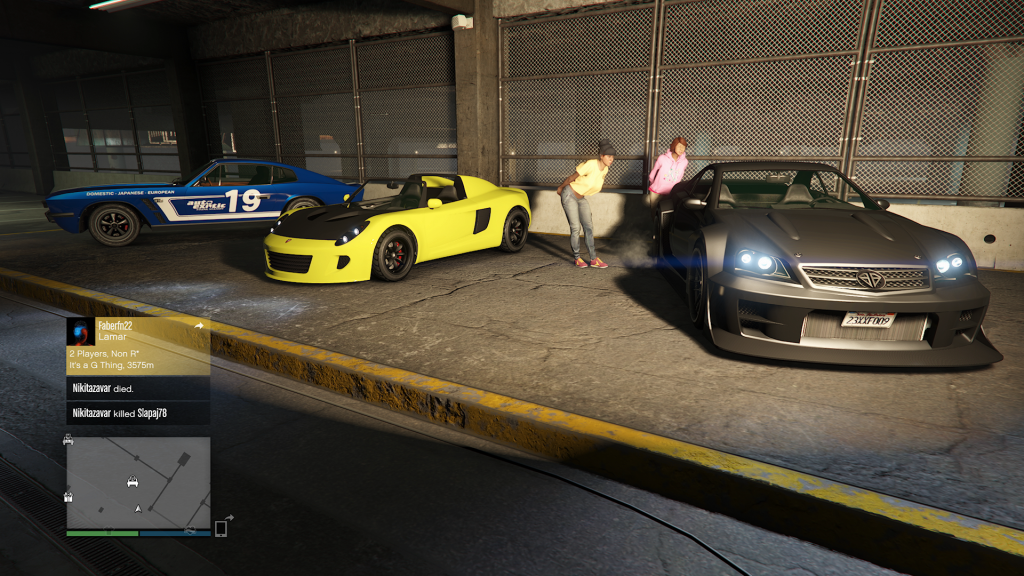Select the "Nikitazavar died" feed entry
The width and height of the screenshot is (1024, 576).
(x=138, y=387)
